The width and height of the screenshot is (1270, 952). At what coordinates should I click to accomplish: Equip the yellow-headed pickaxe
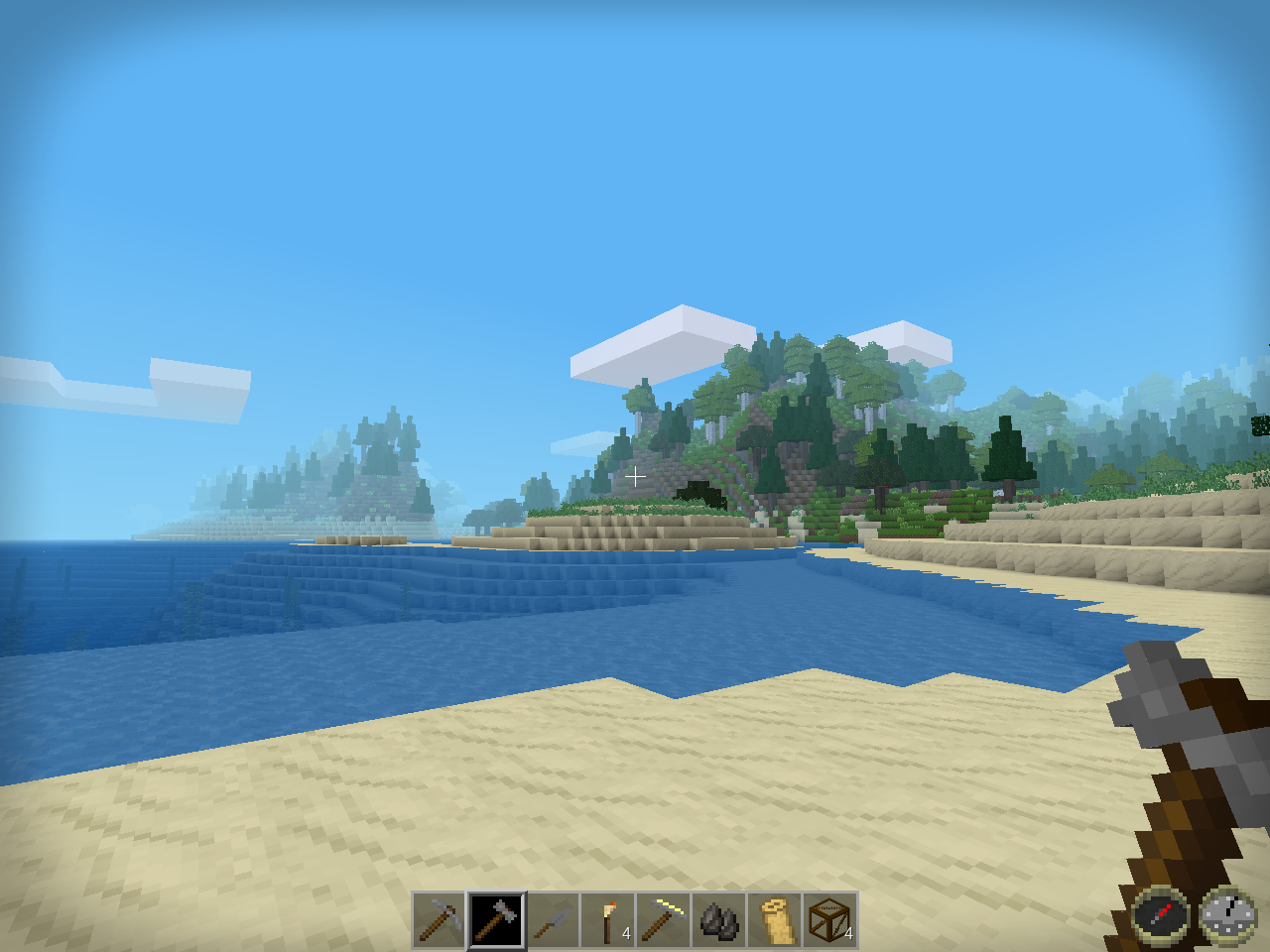pos(664,920)
